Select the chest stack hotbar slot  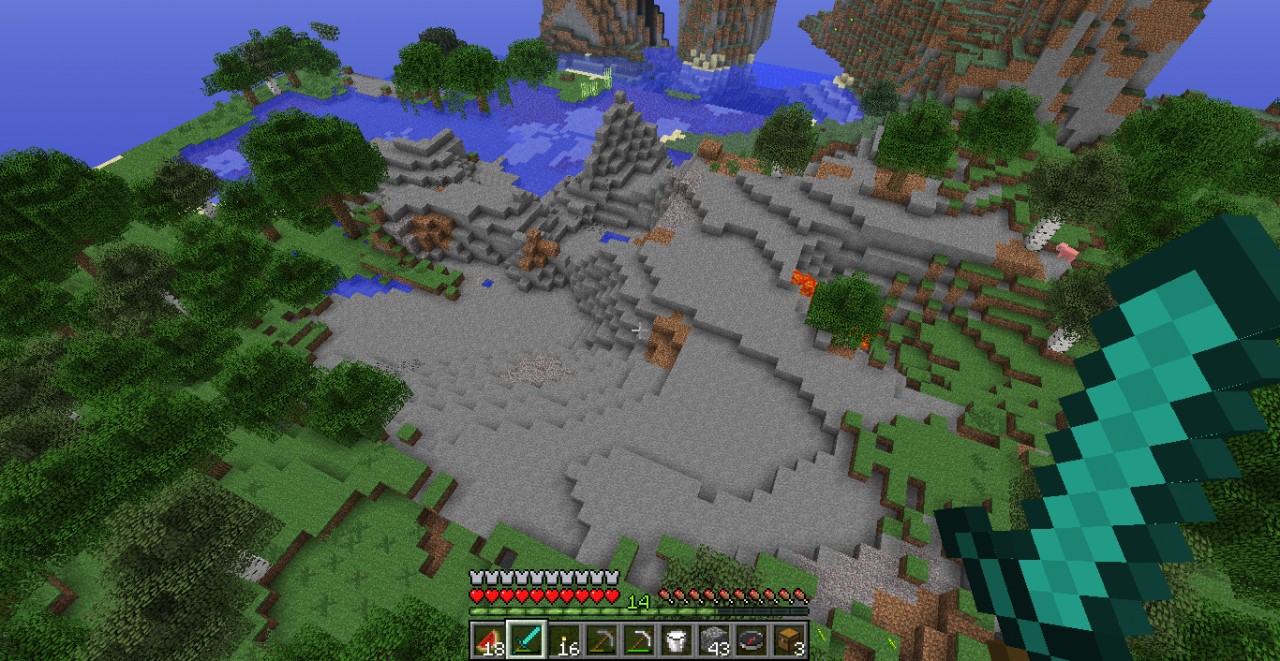pyautogui.click(x=791, y=640)
